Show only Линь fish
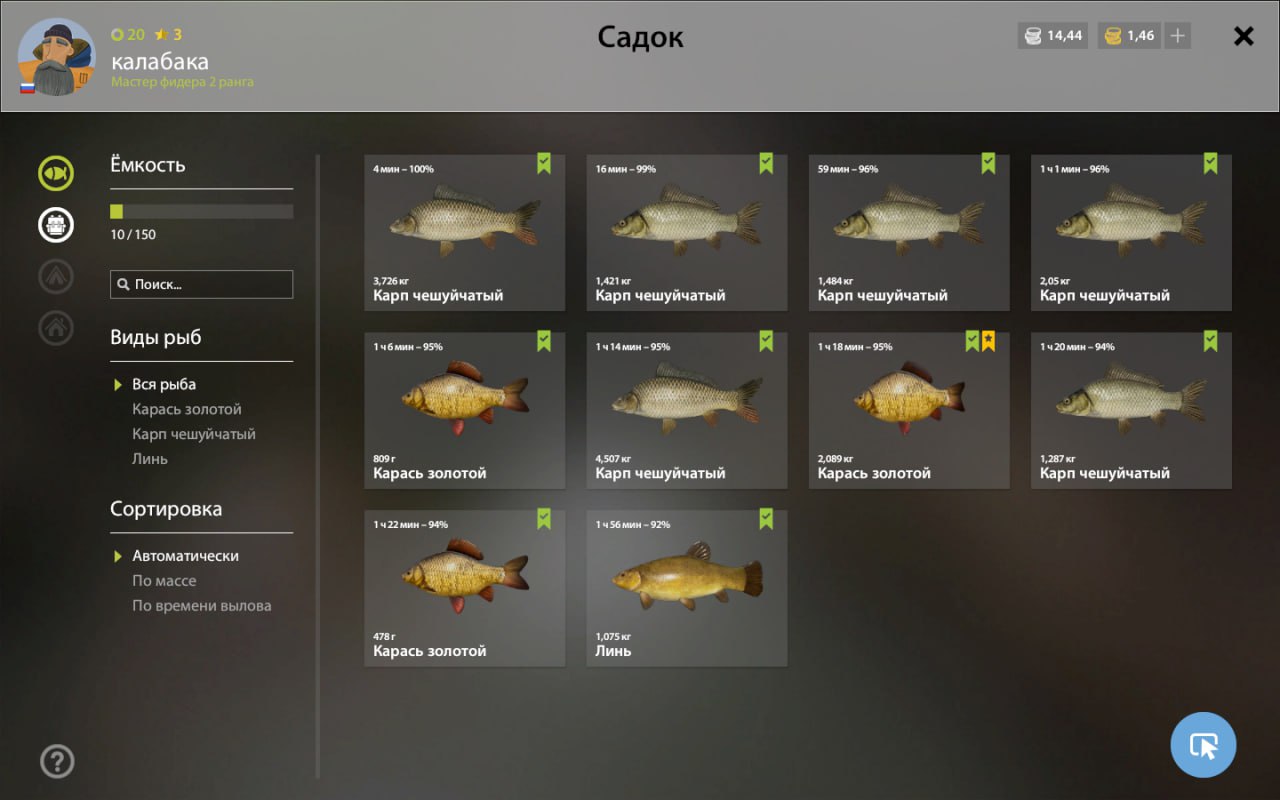The image size is (1280, 800). click(x=150, y=459)
